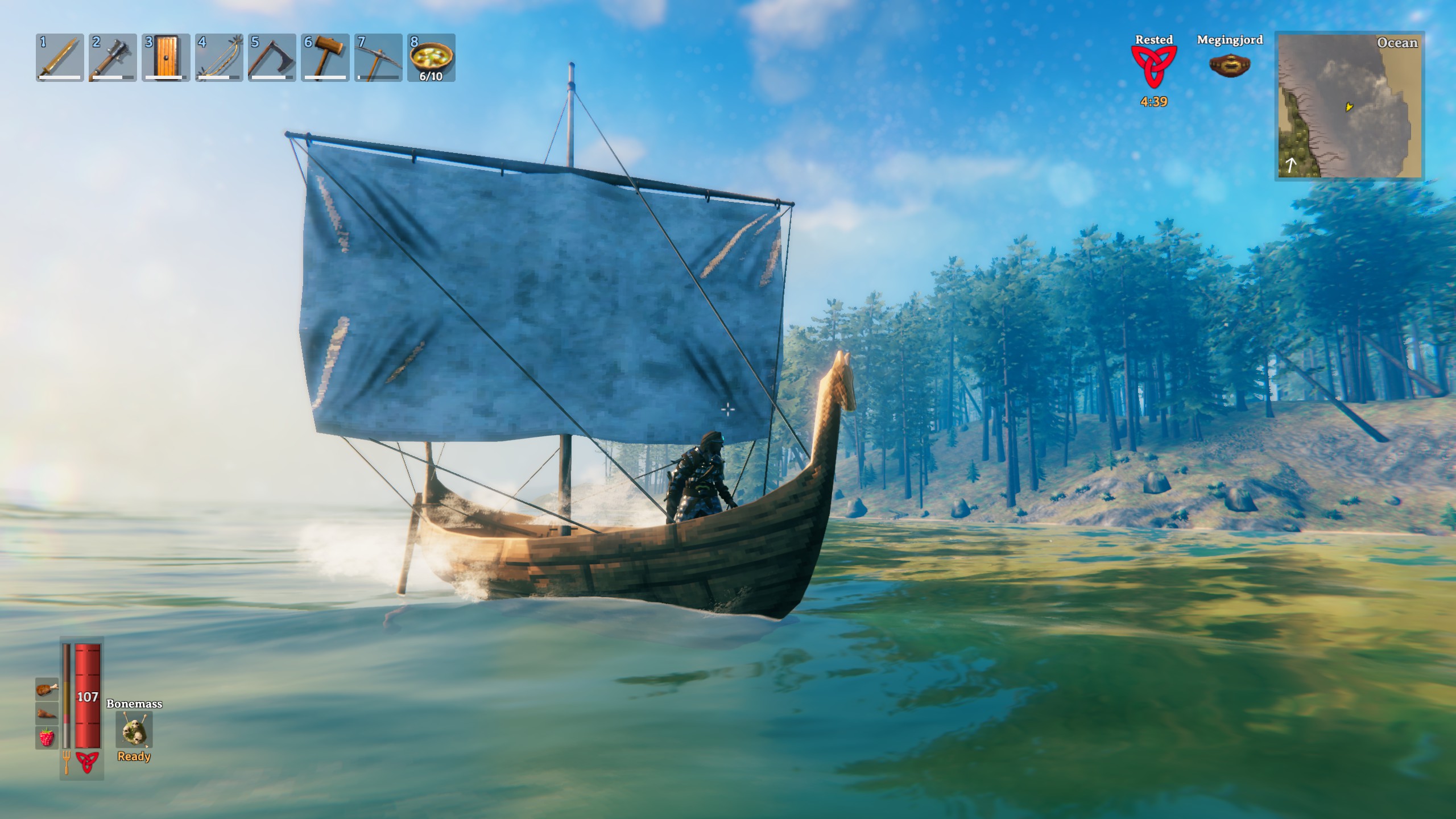Pick the wooden hammer in slot 6
Screen dimensions: 1456x819
325,58
